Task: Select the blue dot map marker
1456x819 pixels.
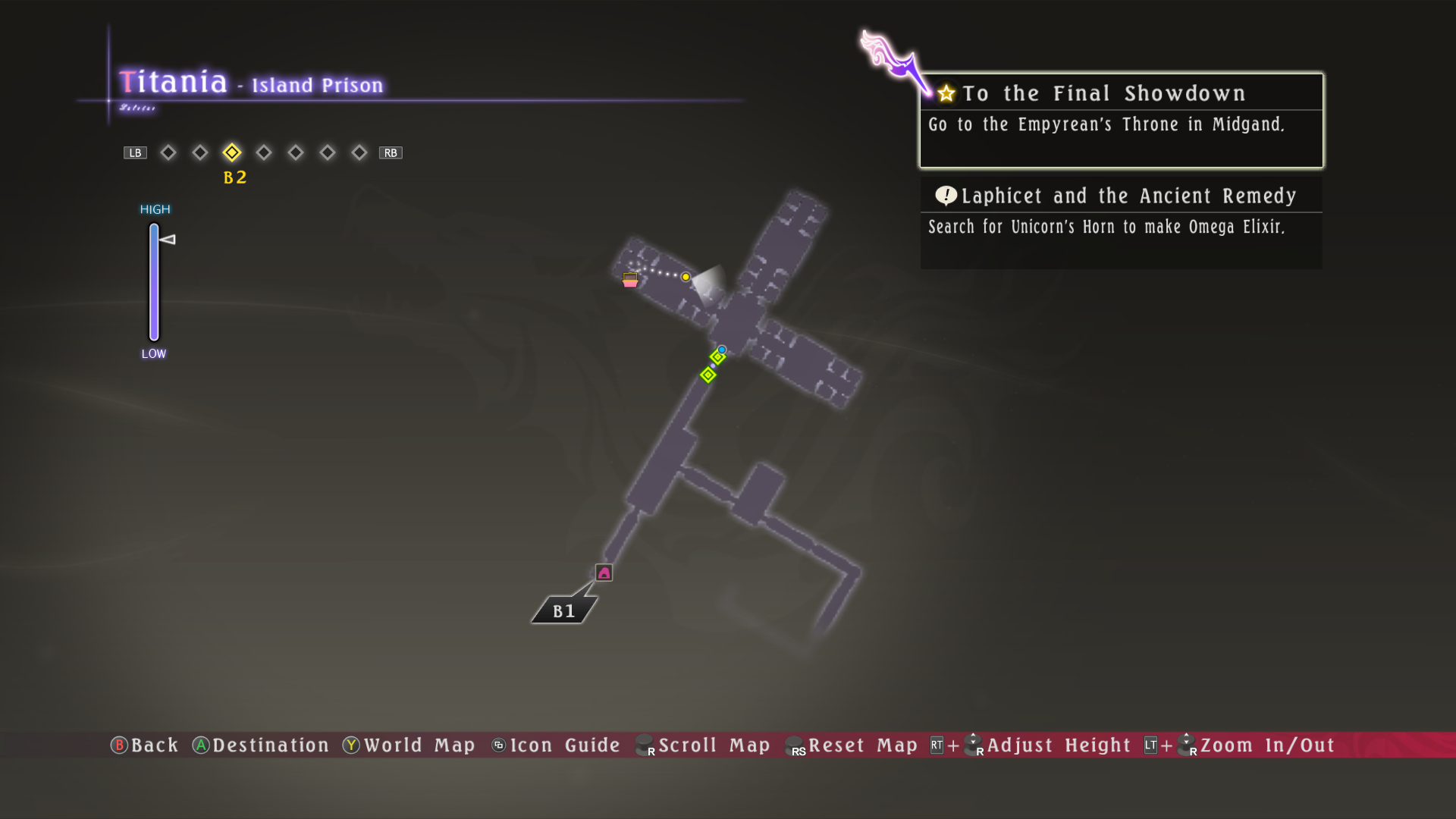Action: pyautogui.click(x=722, y=350)
